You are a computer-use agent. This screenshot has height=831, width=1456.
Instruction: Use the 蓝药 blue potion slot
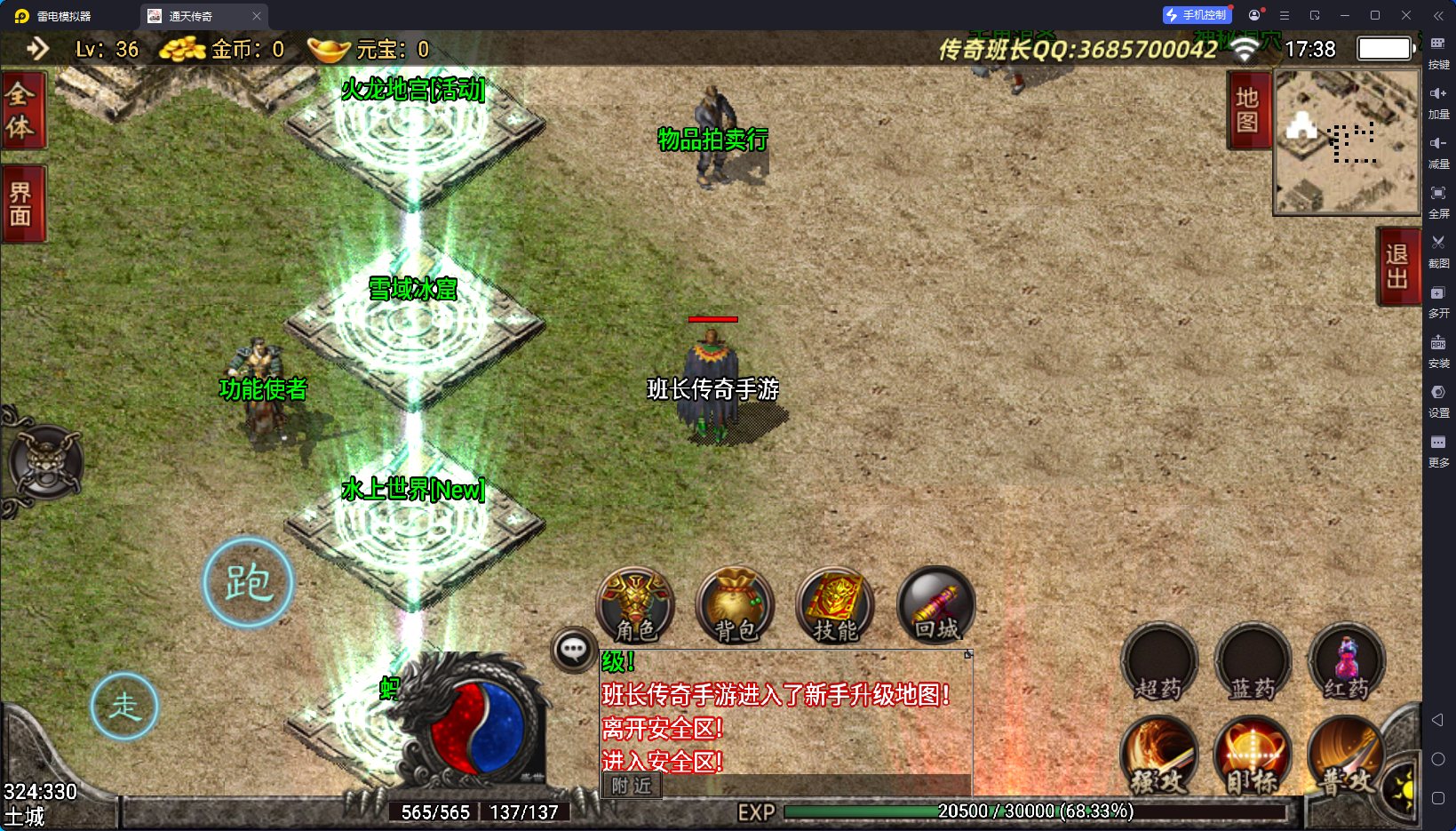pos(1253,663)
